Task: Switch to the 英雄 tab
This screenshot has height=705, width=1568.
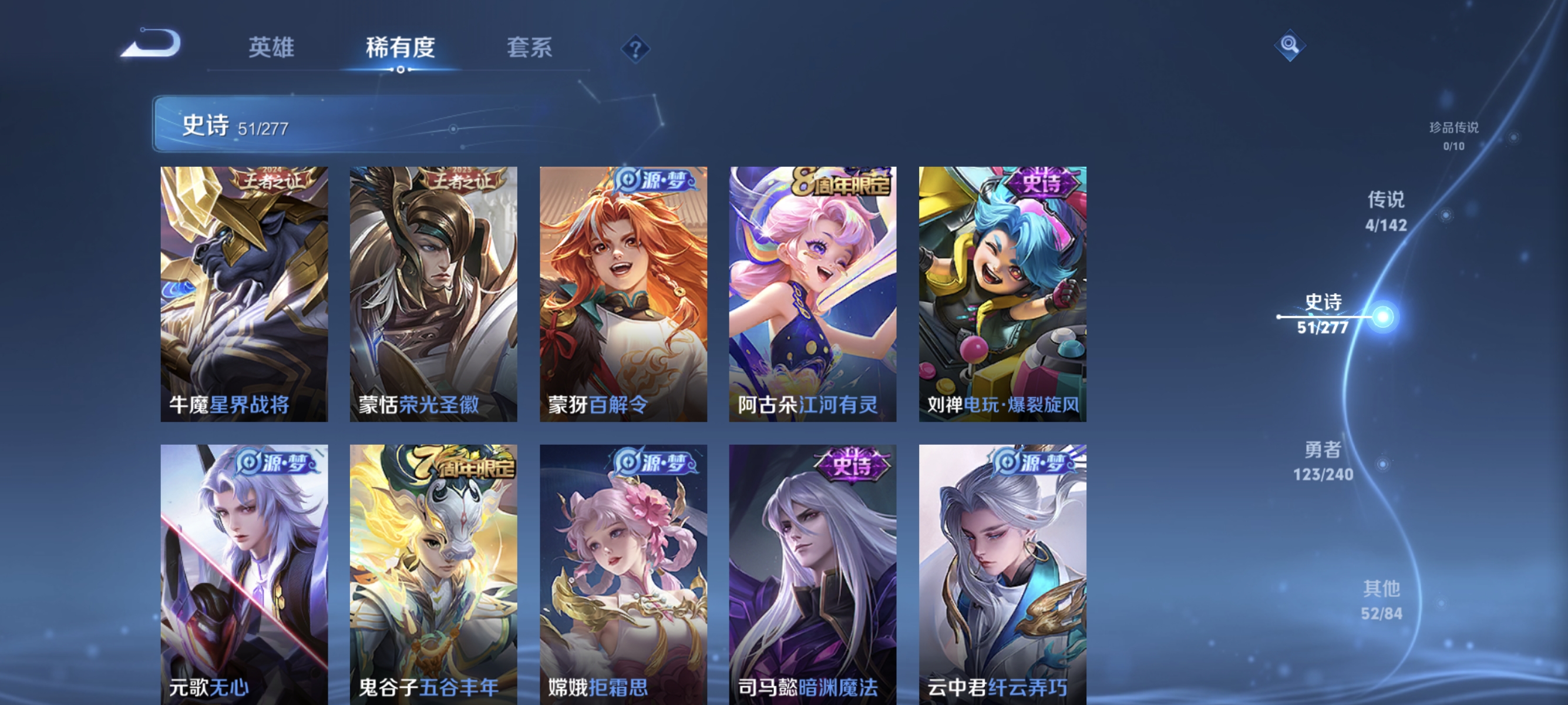Action: pyautogui.click(x=270, y=49)
